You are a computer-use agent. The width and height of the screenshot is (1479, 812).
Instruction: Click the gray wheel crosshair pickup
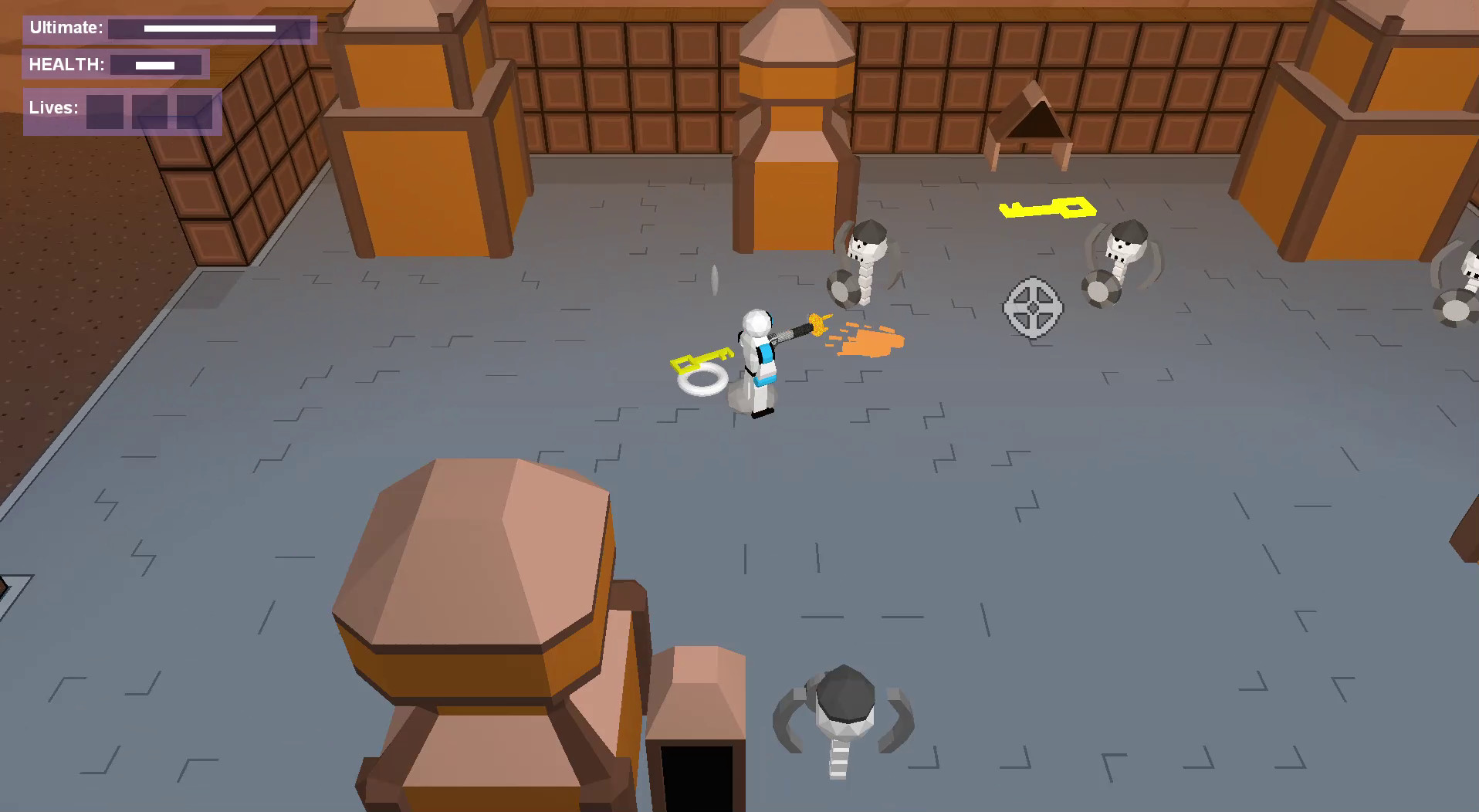(x=1033, y=307)
